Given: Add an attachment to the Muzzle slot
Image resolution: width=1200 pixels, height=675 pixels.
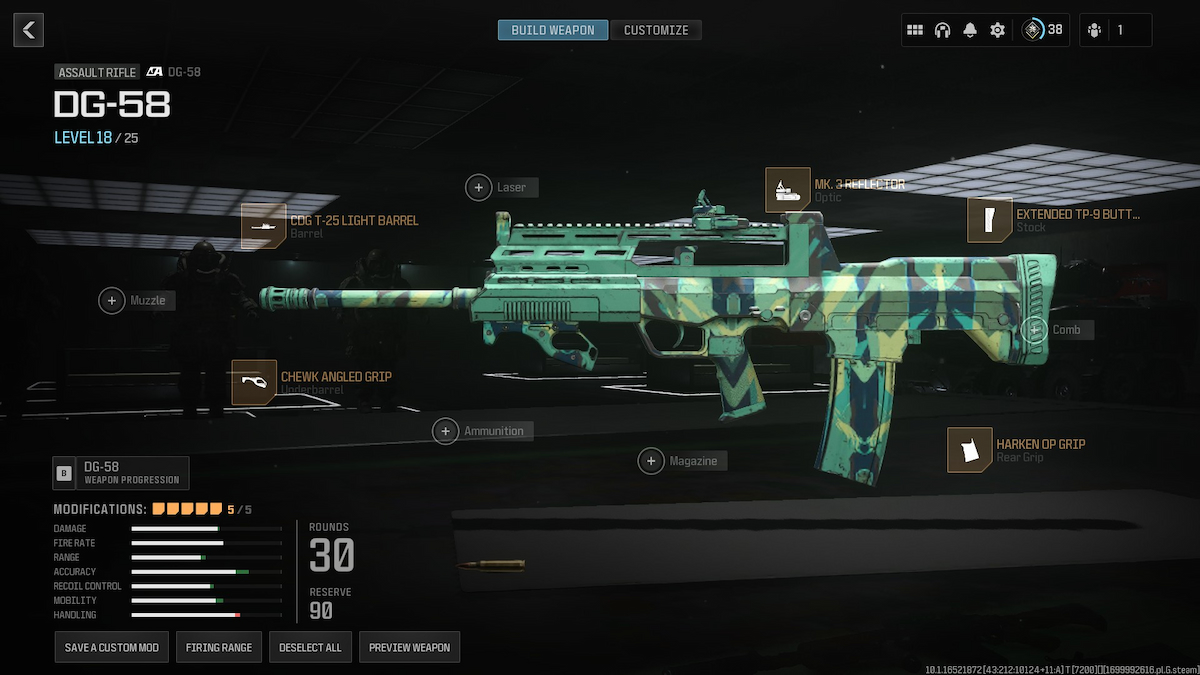Looking at the screenshot, I should (112, 300).
